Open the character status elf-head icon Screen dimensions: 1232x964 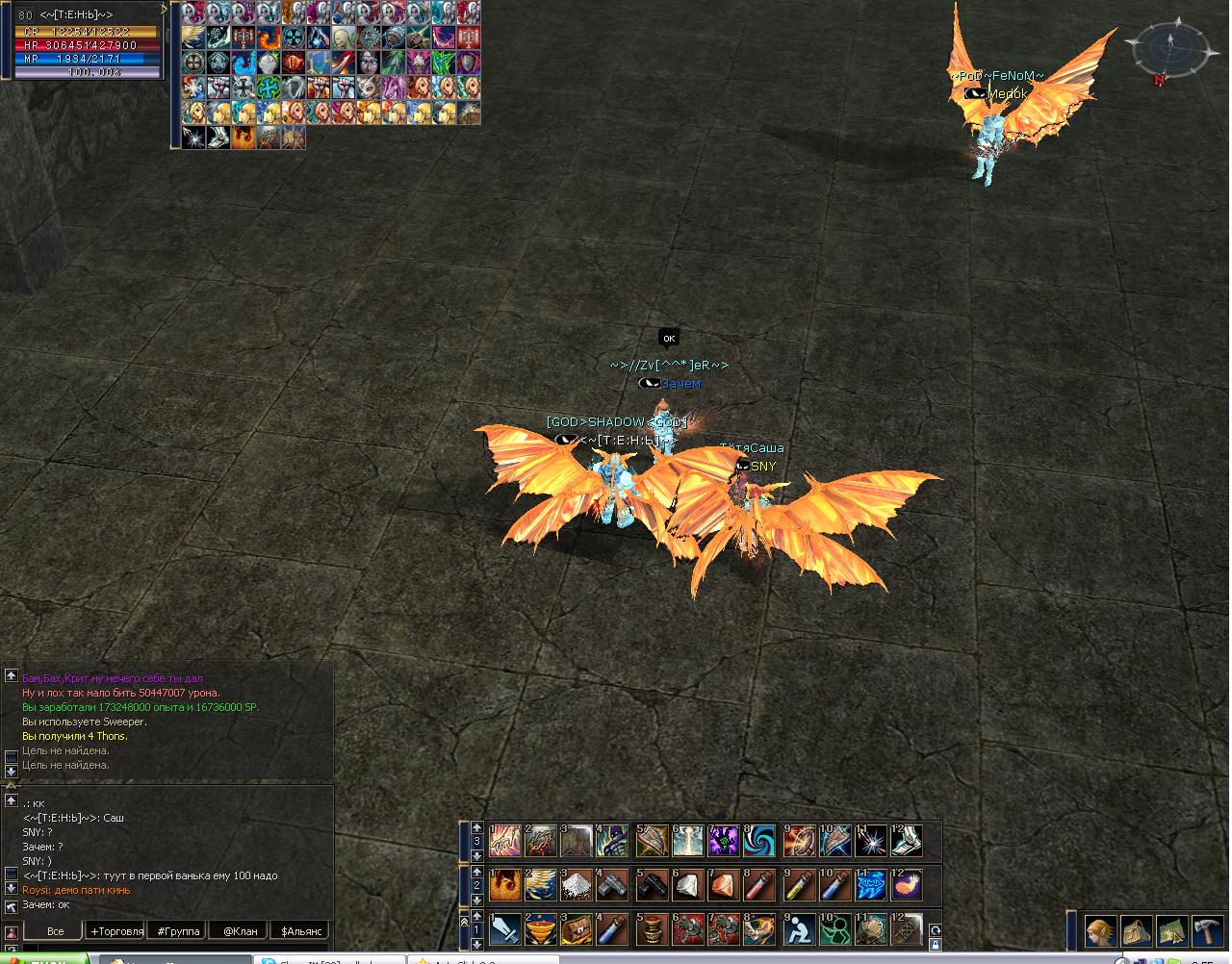coord(1102,931)
